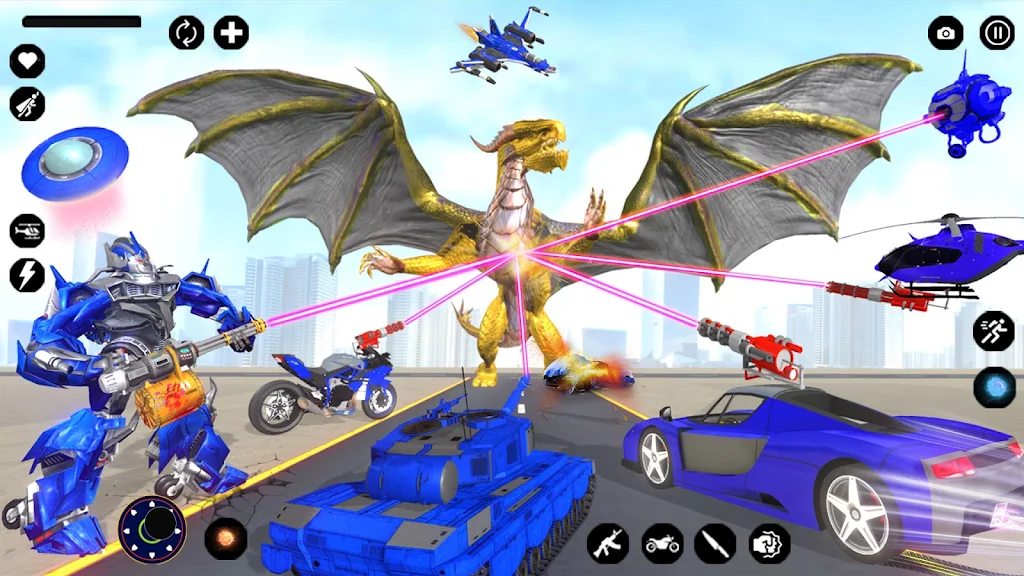Activate the flying caped hero icon
Viewport: 1024px width, 576px height.
(x=27, y=104)
